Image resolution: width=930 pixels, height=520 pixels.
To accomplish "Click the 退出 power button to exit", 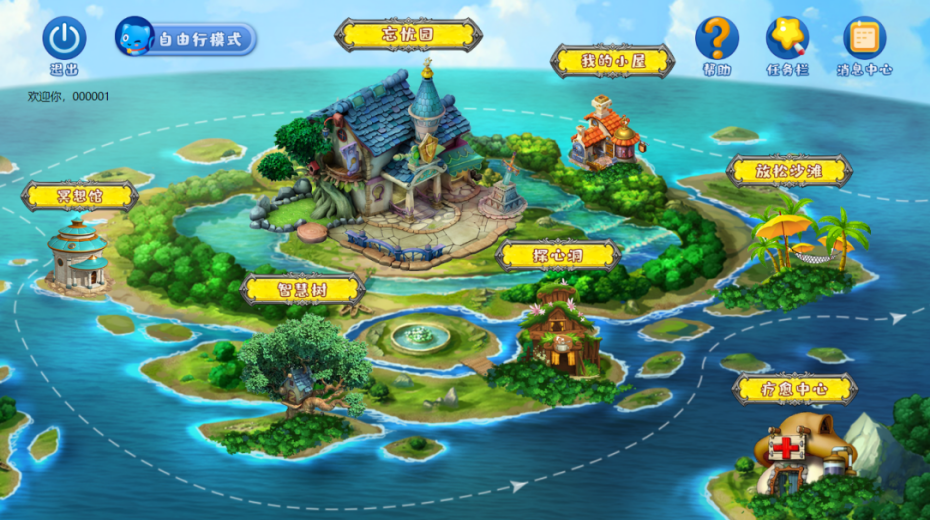I will pyautogui.click(x=64, y=39).
